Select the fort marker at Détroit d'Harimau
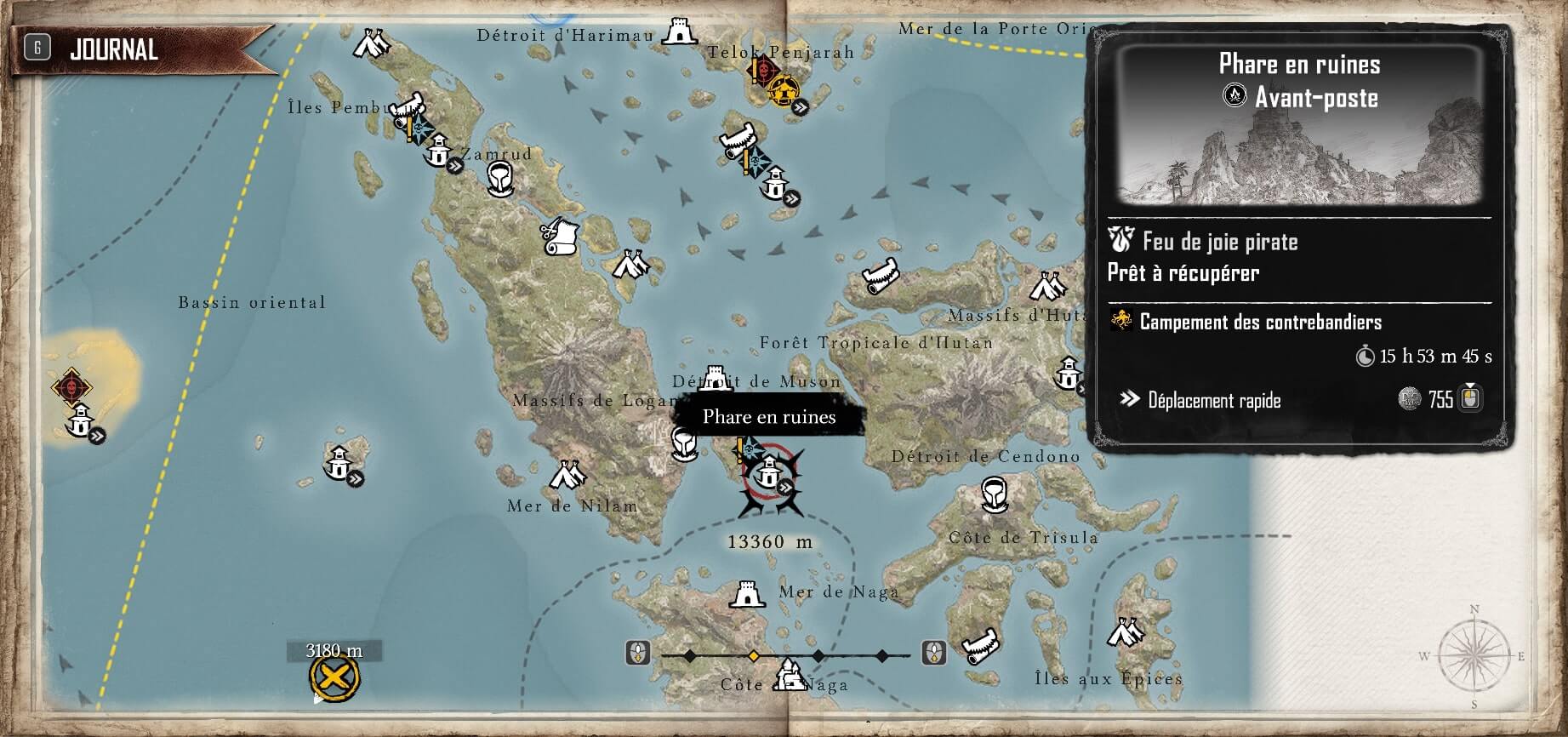Viewport: 1568px width, 737px height. [x=679, y=32]
